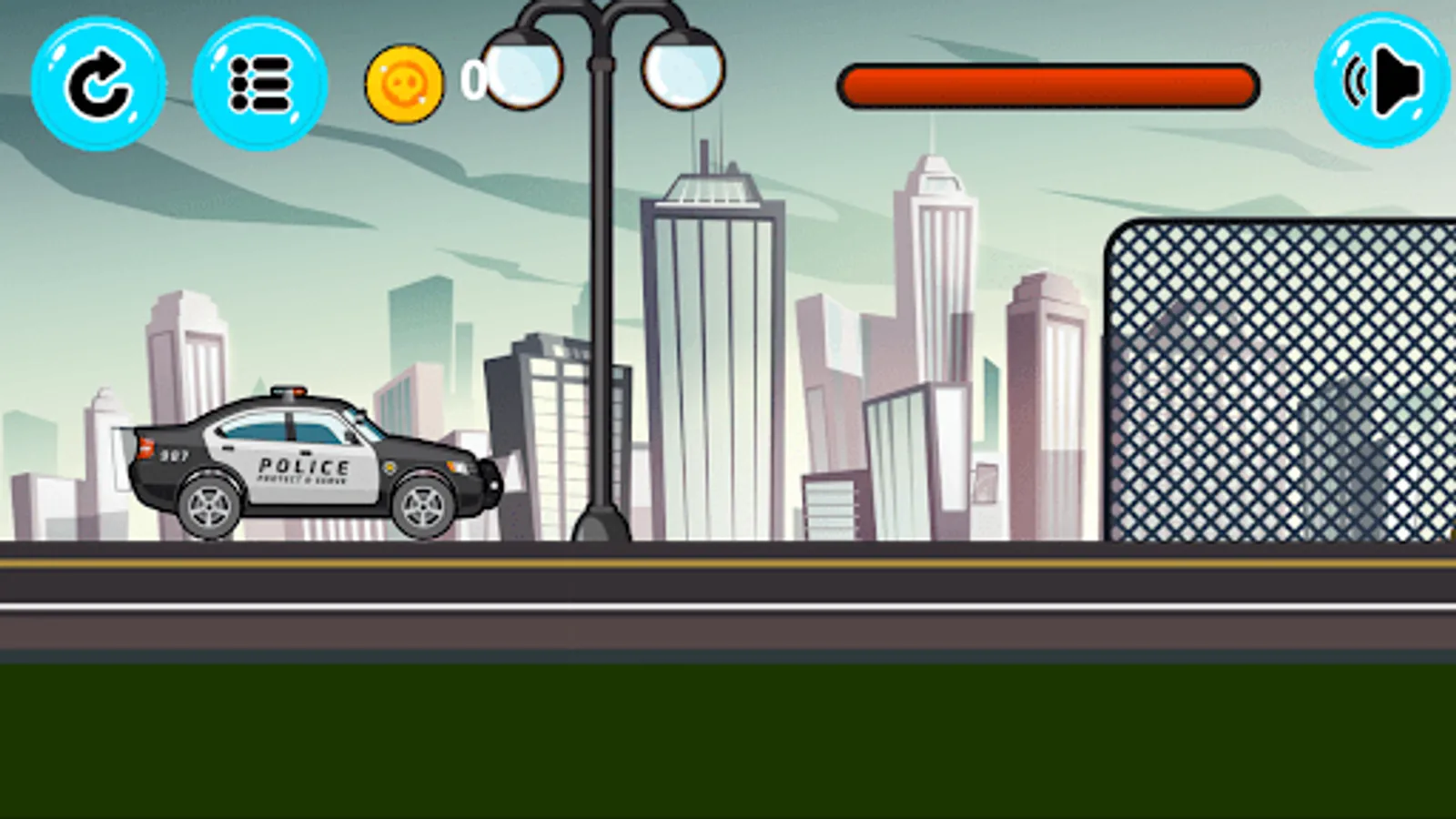Tap the POLICE text on the car door
The height and width of the screenshot is (819, 1456).
(x=300, y=466)
